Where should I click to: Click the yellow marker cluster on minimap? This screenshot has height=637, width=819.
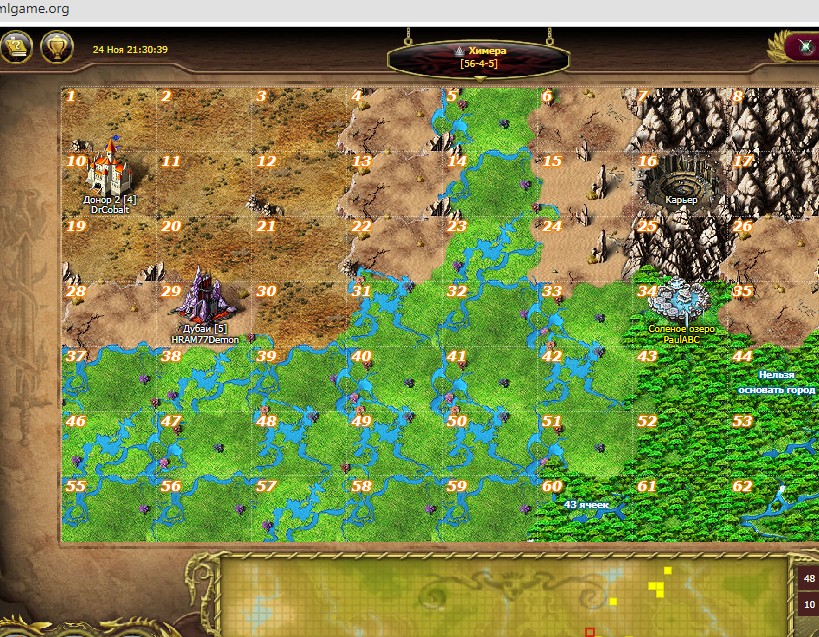658,583
